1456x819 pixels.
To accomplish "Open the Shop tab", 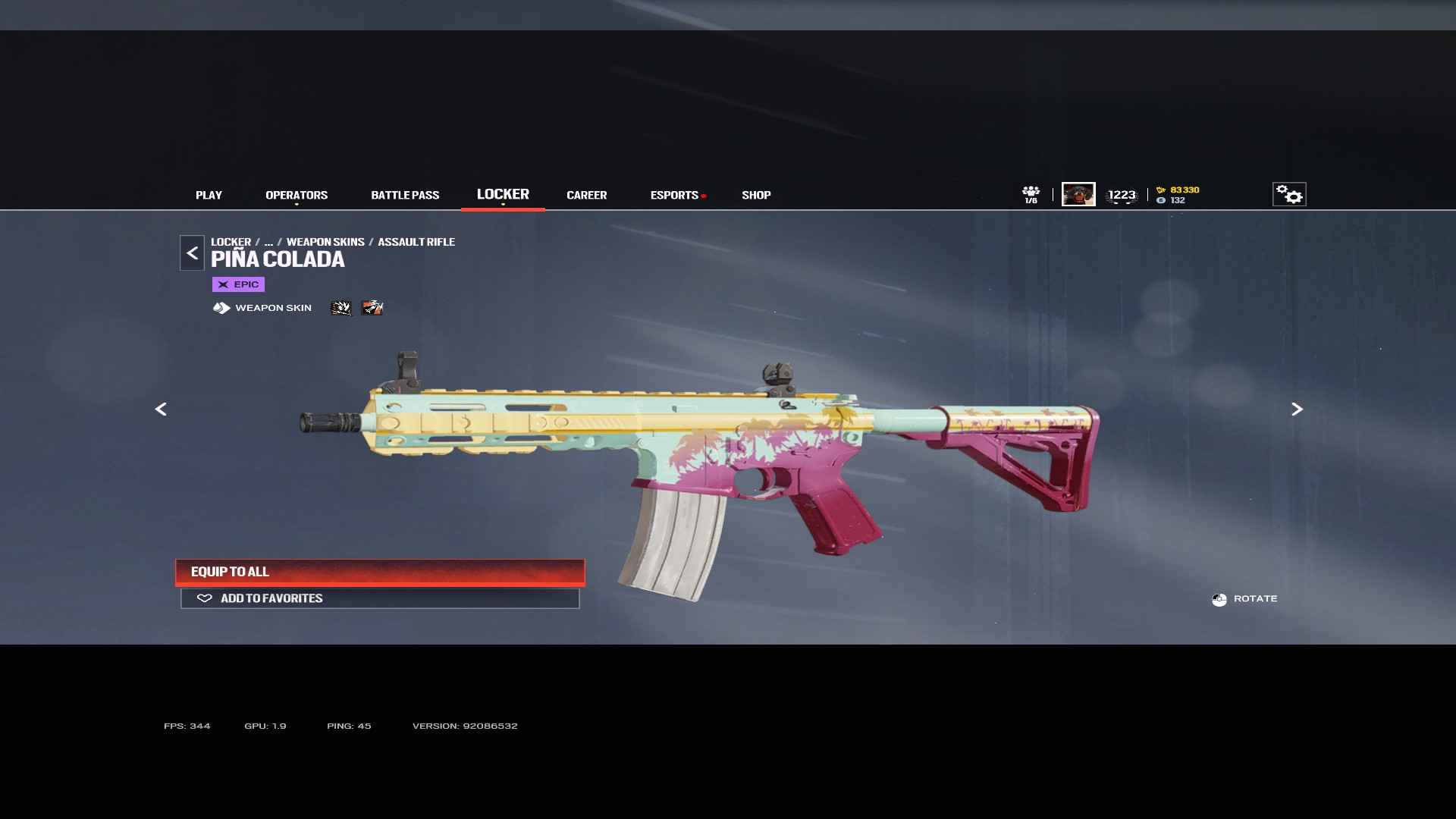I will point(756,195).
